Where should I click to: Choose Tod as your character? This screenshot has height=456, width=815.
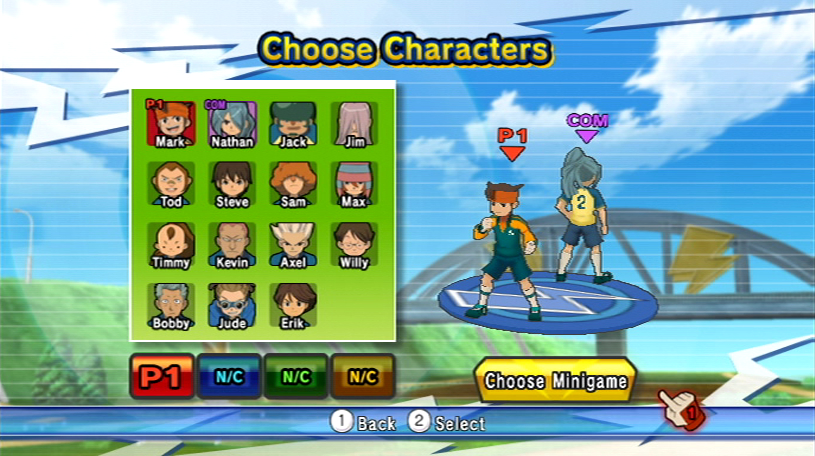(171, 183)
